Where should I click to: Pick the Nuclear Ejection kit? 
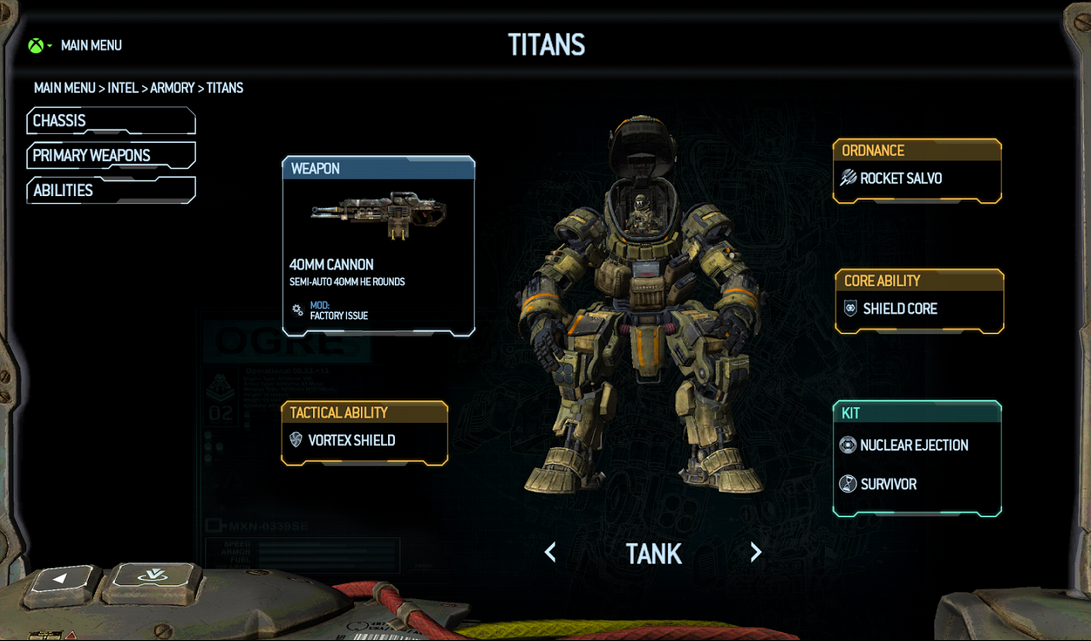915,445
